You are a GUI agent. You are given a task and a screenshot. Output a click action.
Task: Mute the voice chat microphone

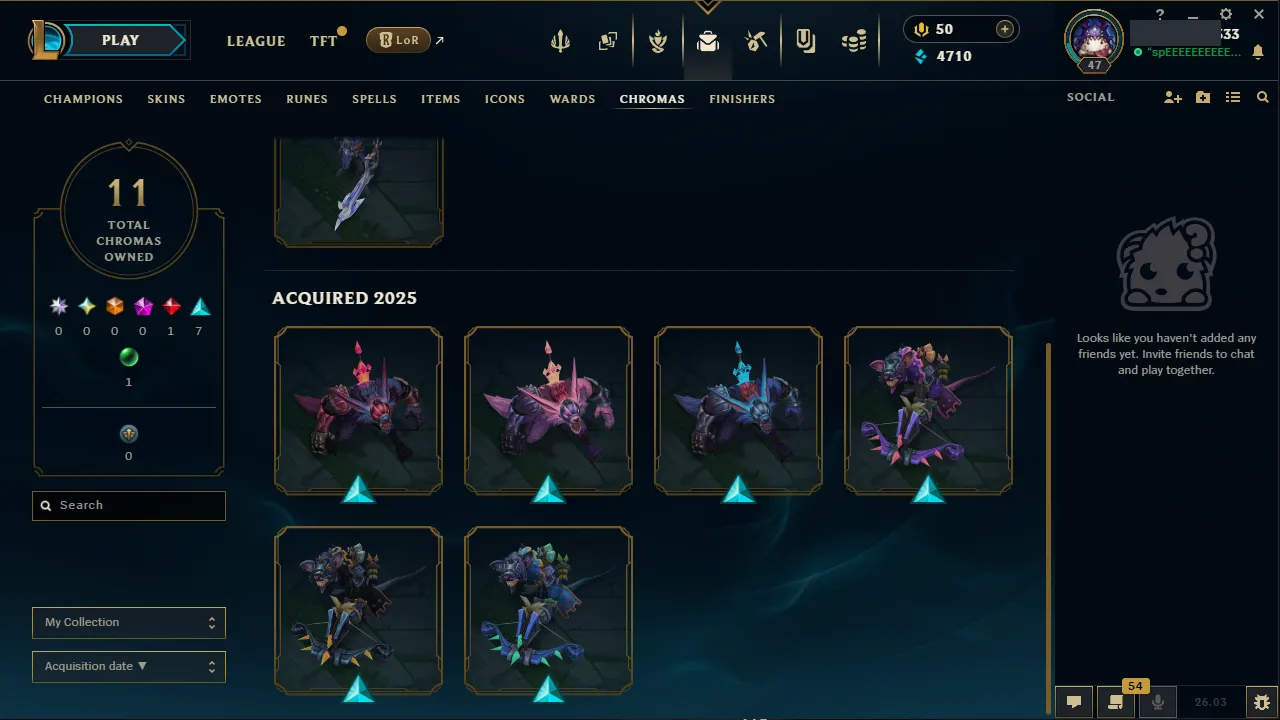(x=1157, y=701)
